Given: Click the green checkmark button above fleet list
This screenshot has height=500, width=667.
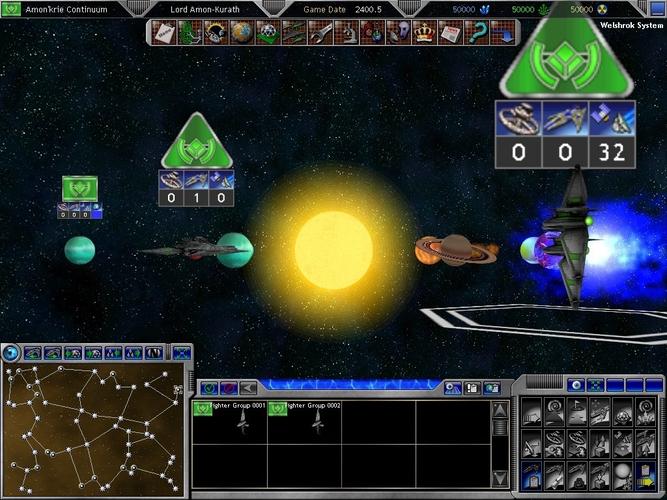Looking at the screenshot, I should [x=210, y=387].
